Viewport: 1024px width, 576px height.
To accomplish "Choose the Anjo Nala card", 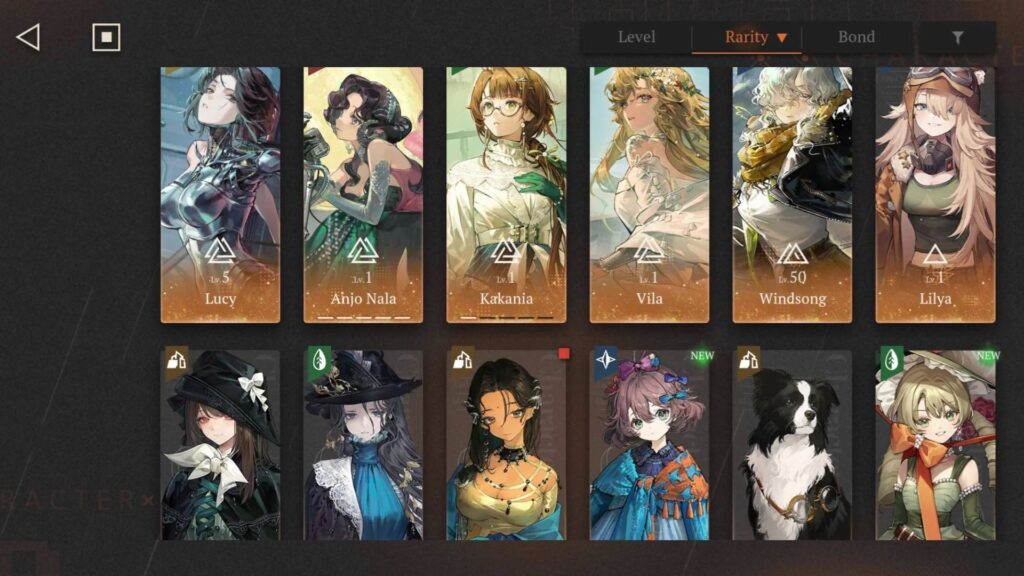I will pyautogui.click(x=363, y=195).
